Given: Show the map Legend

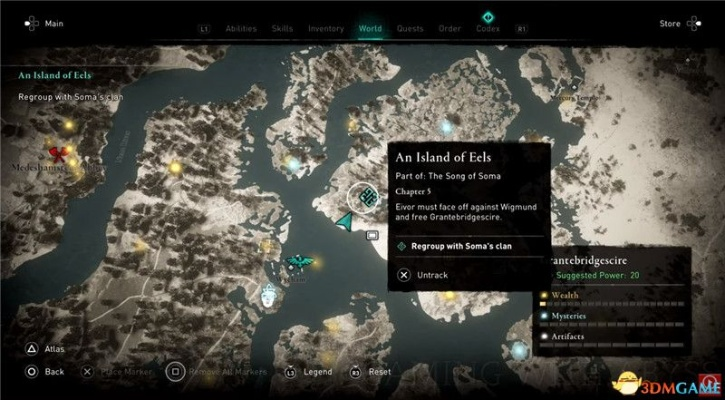Looking at the screenshot, I should coord(316,371).
